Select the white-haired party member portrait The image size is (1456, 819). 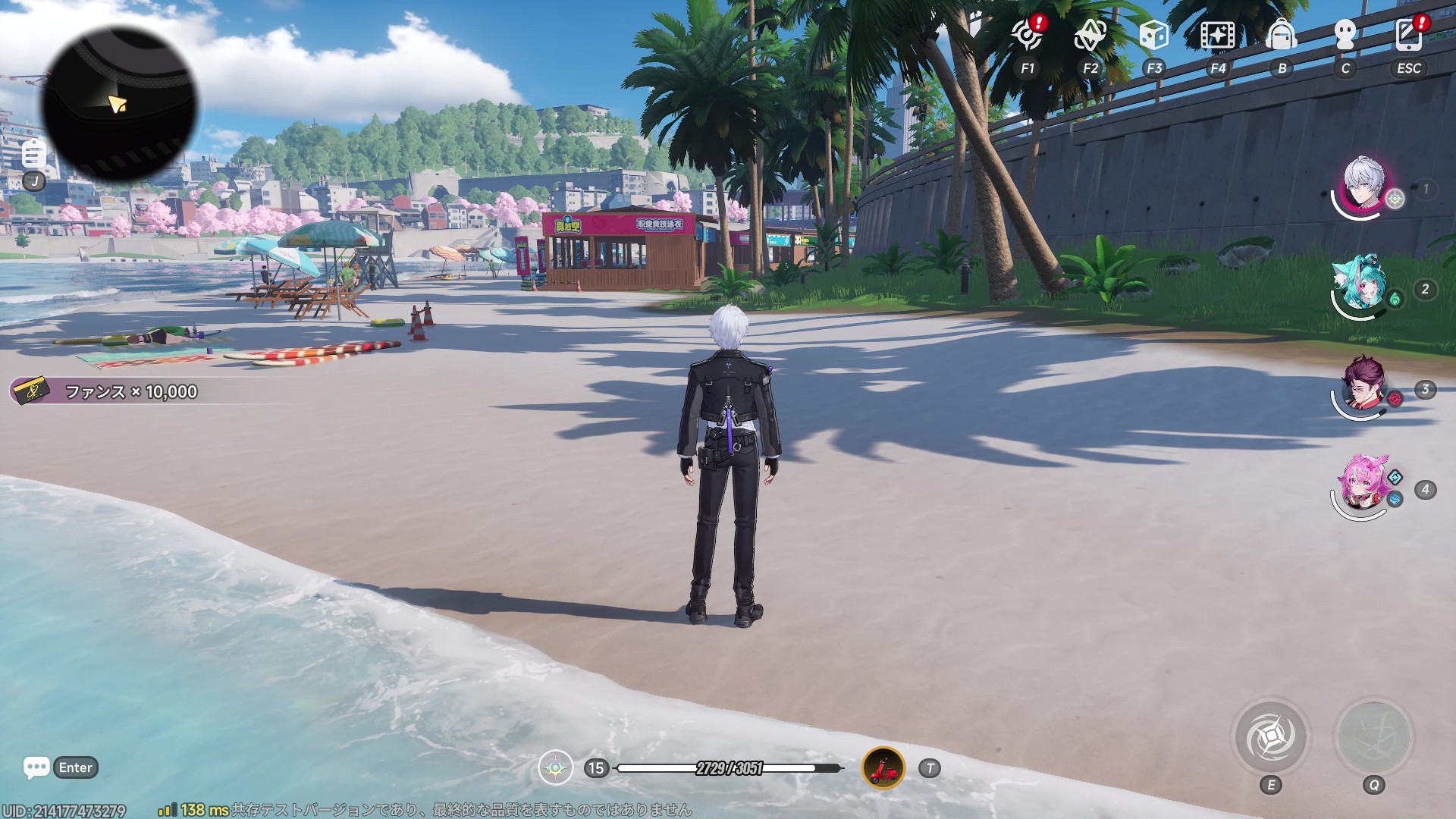point(1364,186)
